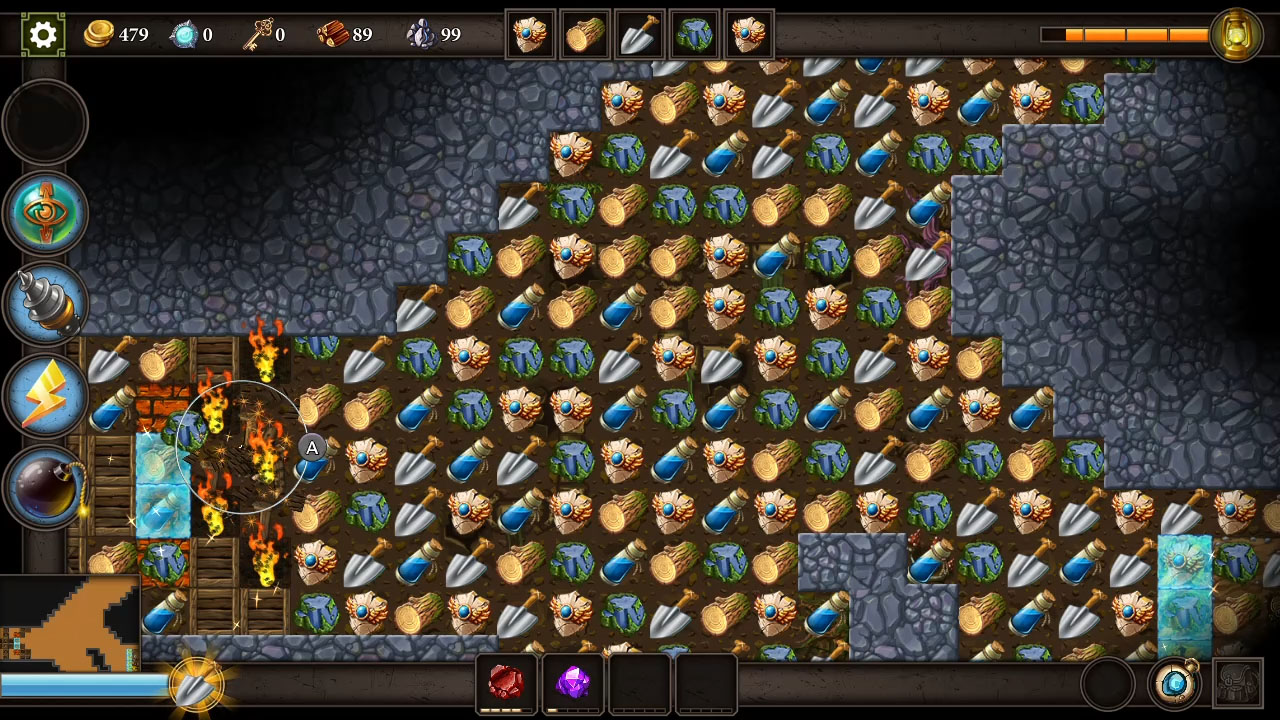Open the backpack inventory
This screenshot has width=1280, height=720.
coord(1240,685)
